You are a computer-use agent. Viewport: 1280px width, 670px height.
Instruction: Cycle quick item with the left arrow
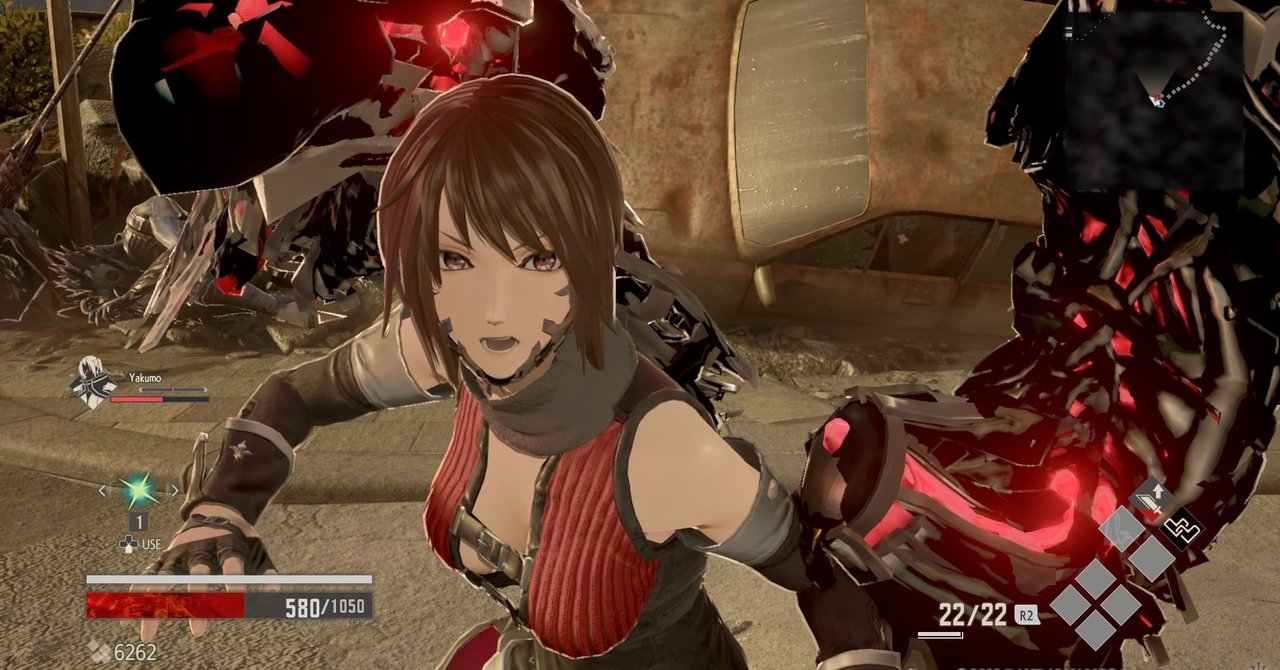tap(102, 490)
